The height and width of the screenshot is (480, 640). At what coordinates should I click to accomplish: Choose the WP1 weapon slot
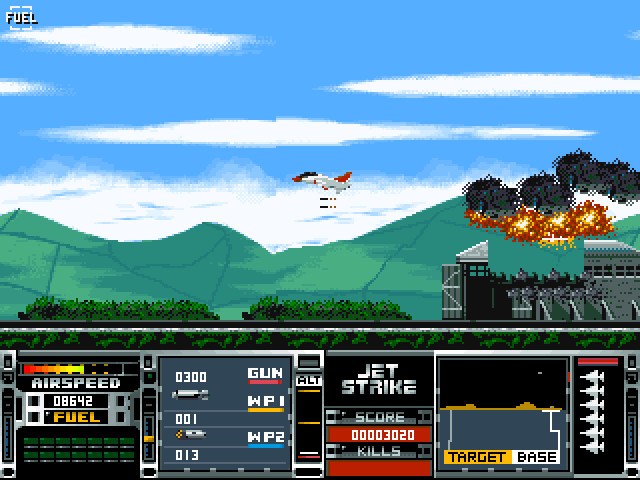pyautogui.click(x=265, y=402)
